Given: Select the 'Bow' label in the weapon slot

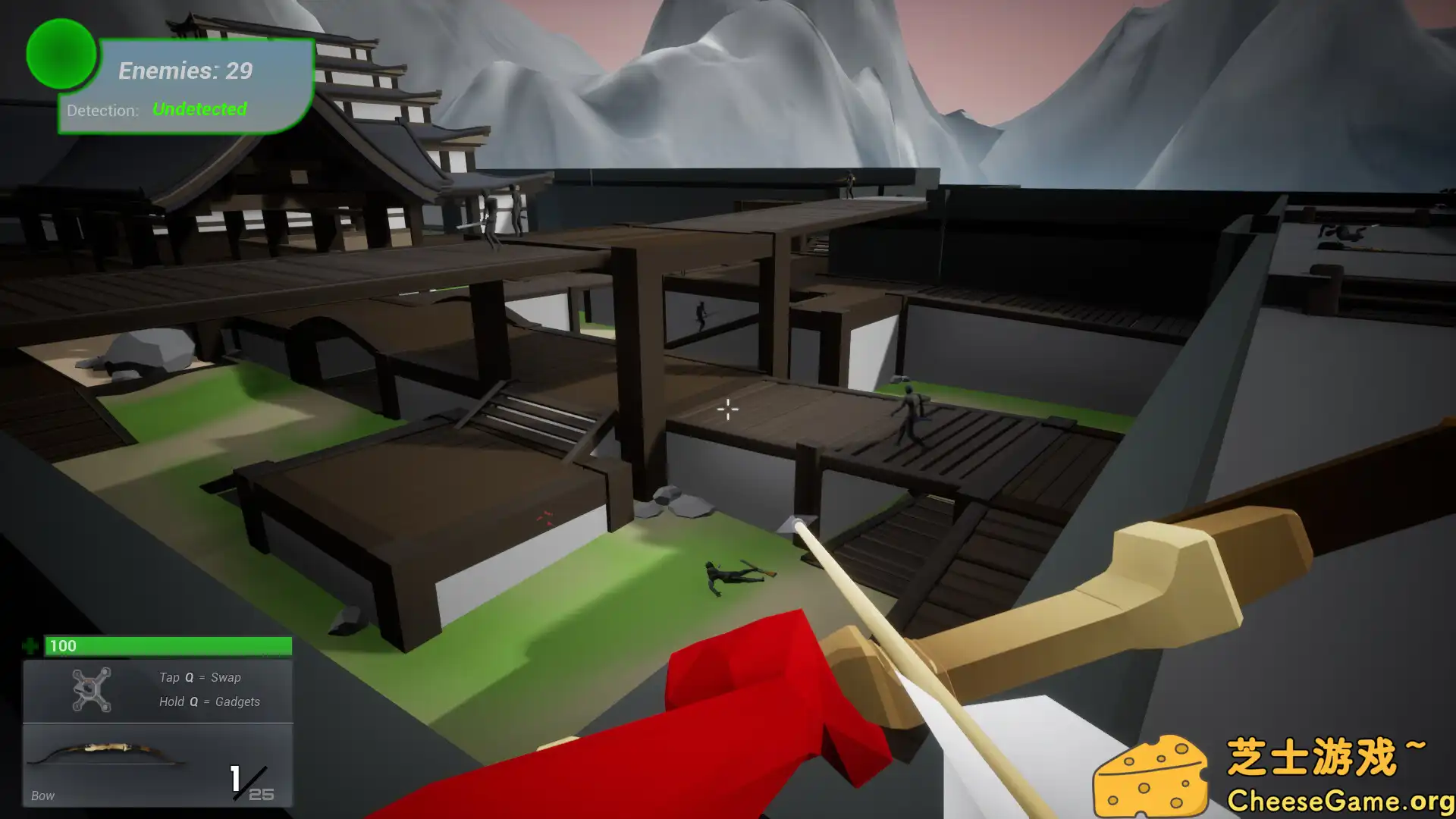Looking at the screenshot, I should click(x=42, y=795).
